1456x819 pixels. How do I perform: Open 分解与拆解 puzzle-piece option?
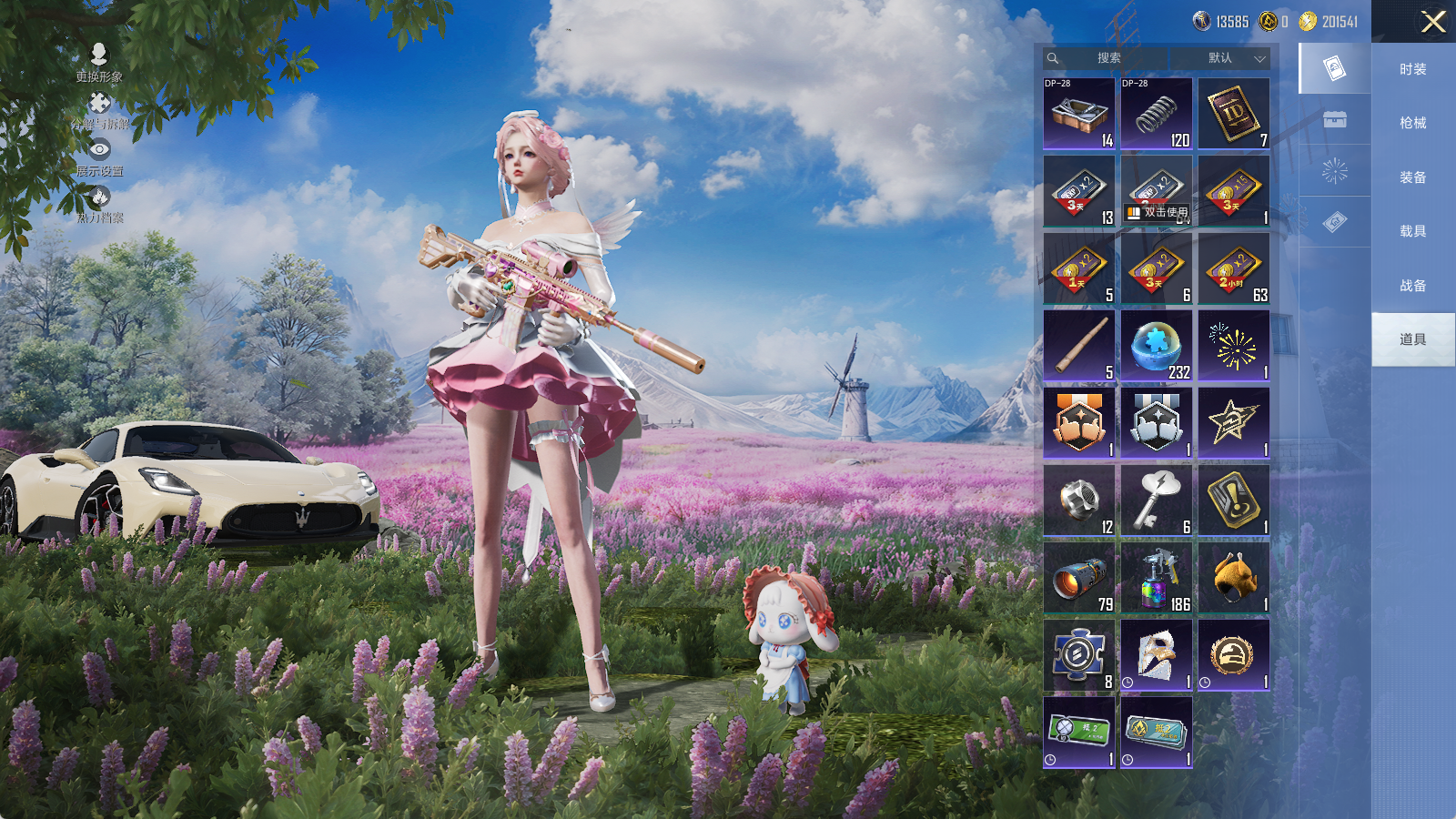(x=99, y=109)
